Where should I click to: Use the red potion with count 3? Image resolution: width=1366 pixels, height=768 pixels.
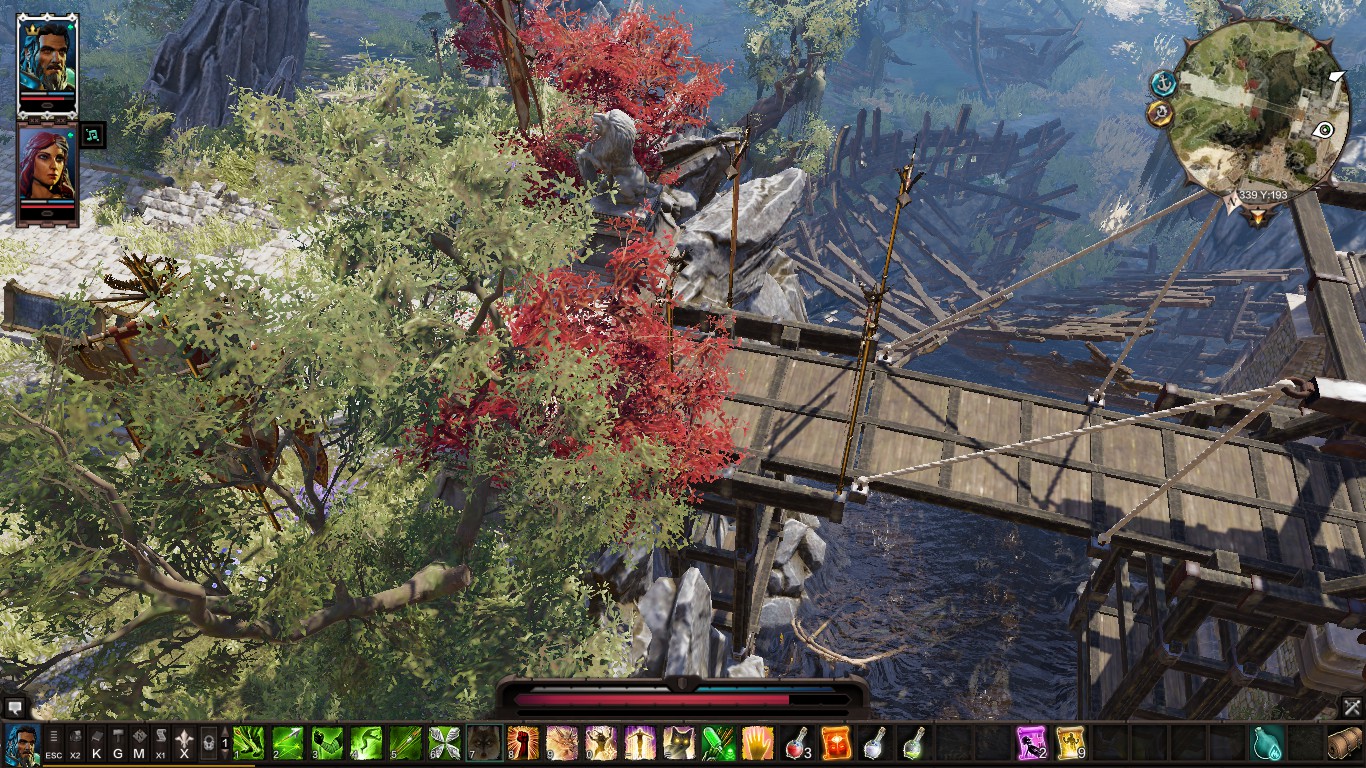click(x=797, y=743)
